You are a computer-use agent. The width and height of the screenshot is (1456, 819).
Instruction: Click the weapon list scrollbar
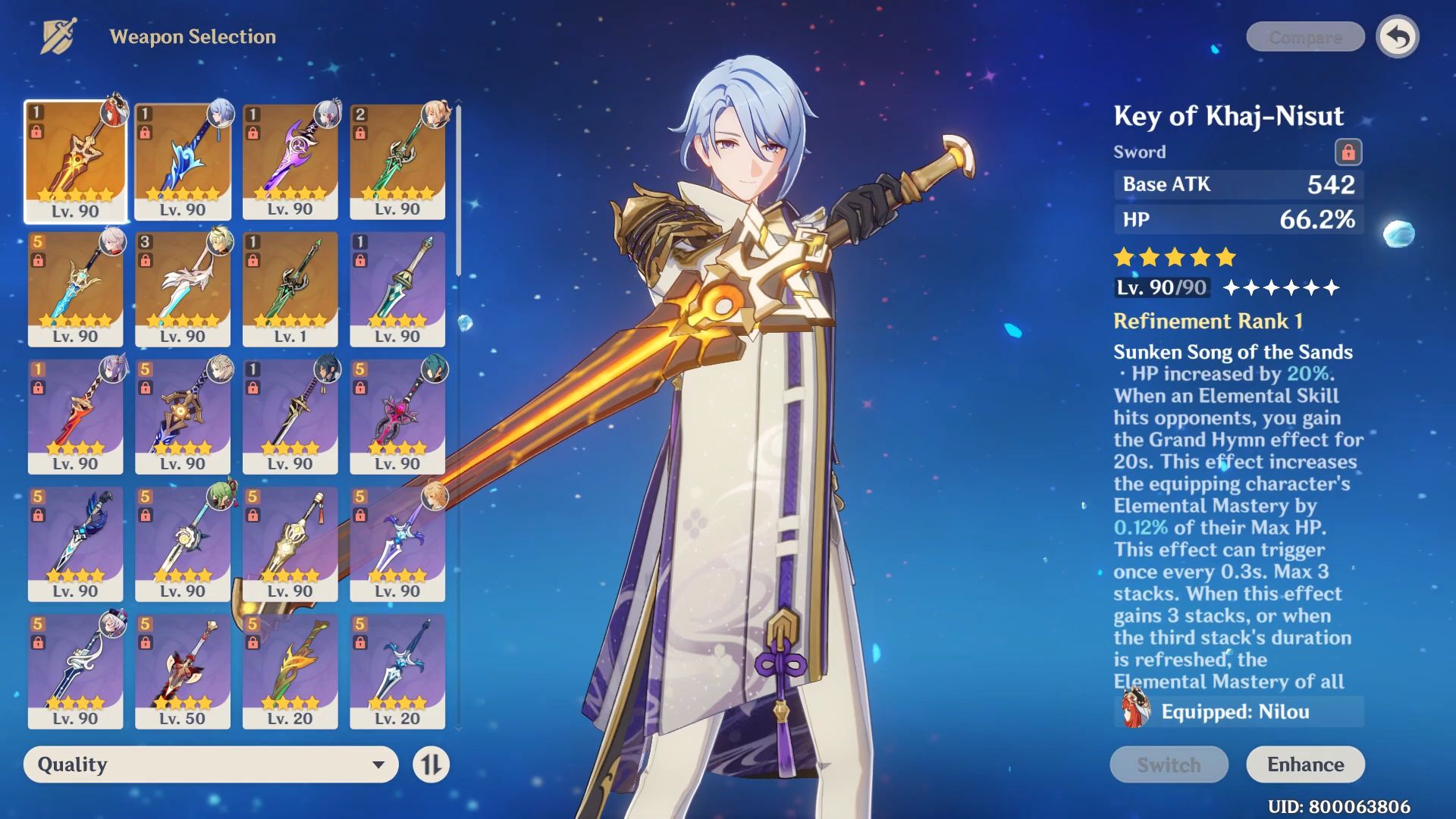pos(459,191)
